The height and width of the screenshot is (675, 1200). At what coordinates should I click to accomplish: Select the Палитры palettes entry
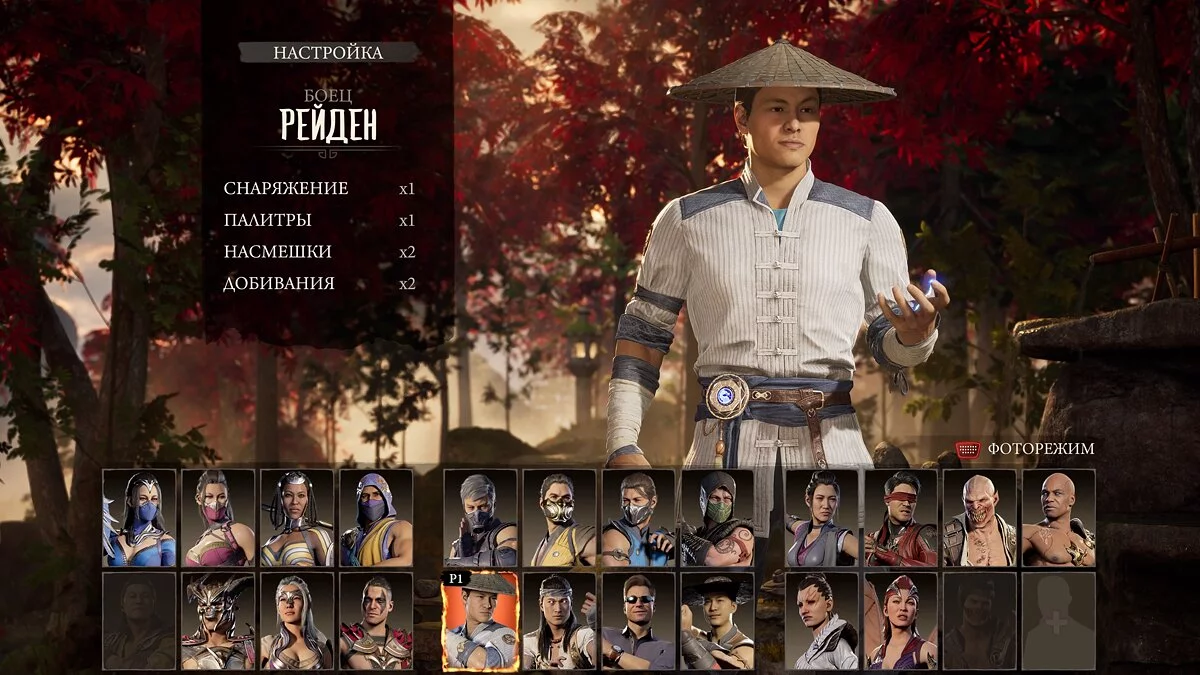click(x=267, y=220)
